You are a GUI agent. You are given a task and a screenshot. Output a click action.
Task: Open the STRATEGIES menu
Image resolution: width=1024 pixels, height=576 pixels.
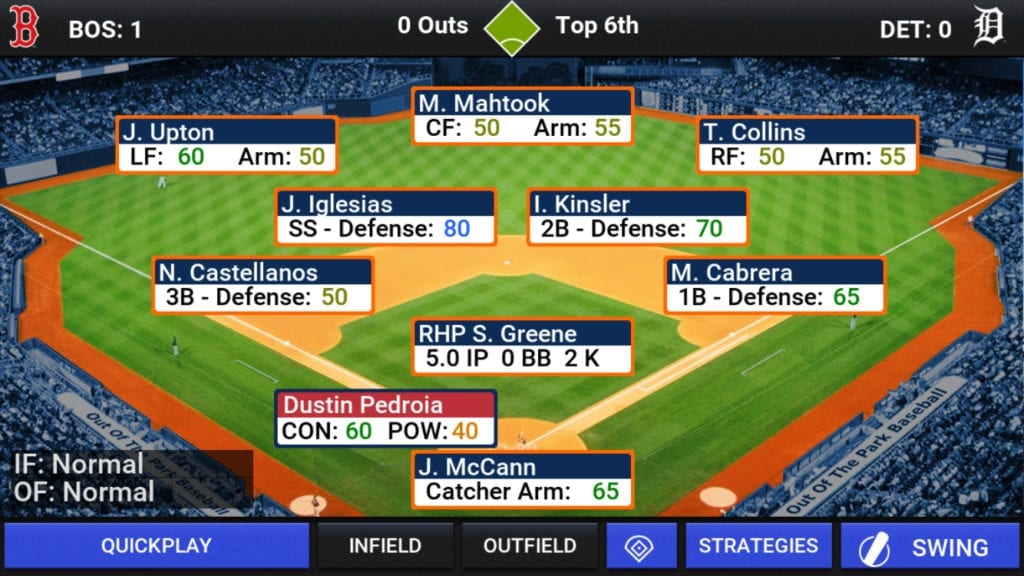(x=758, y=546)
